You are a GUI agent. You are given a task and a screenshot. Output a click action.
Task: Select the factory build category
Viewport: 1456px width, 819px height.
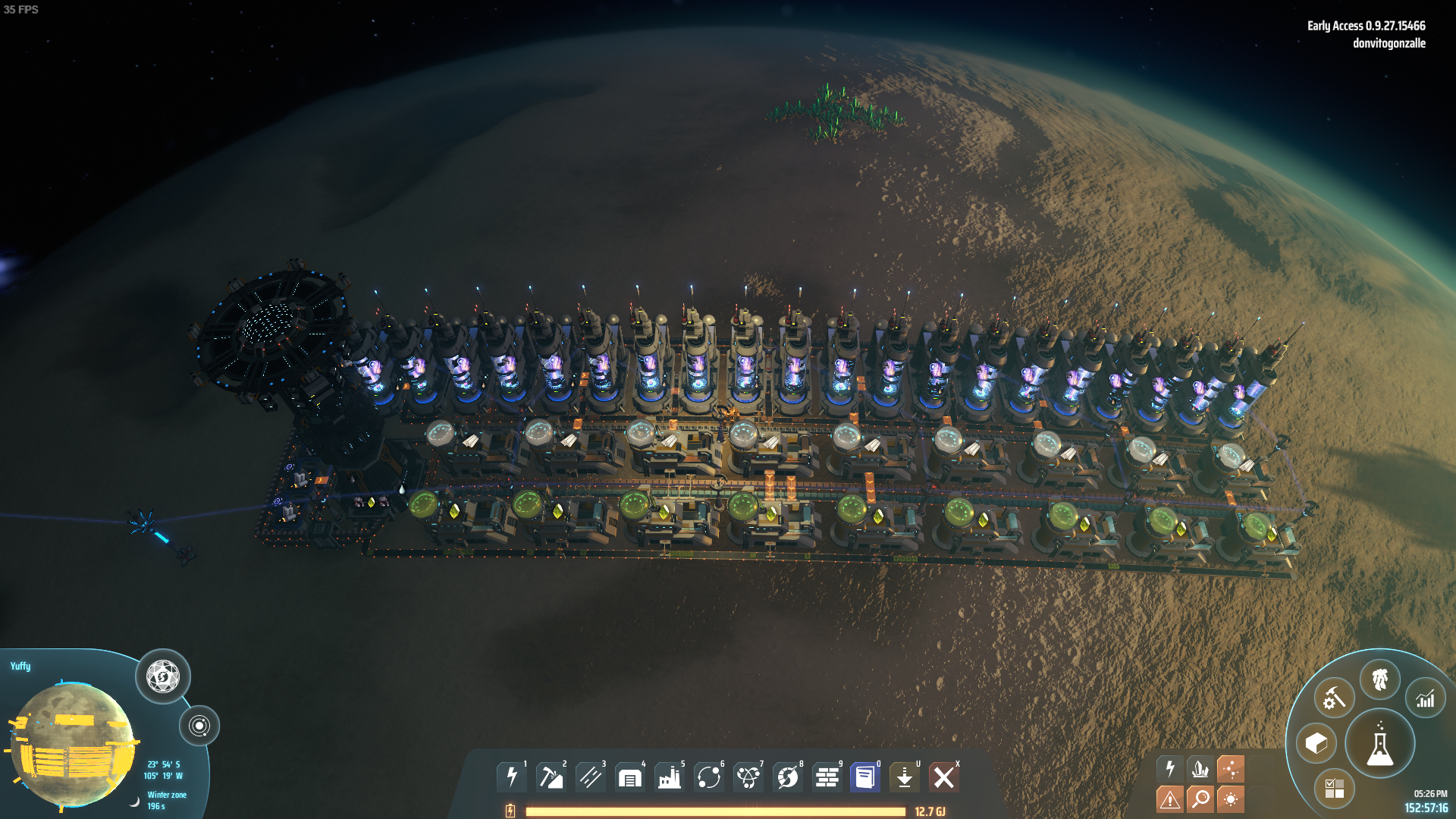point(669,777)
